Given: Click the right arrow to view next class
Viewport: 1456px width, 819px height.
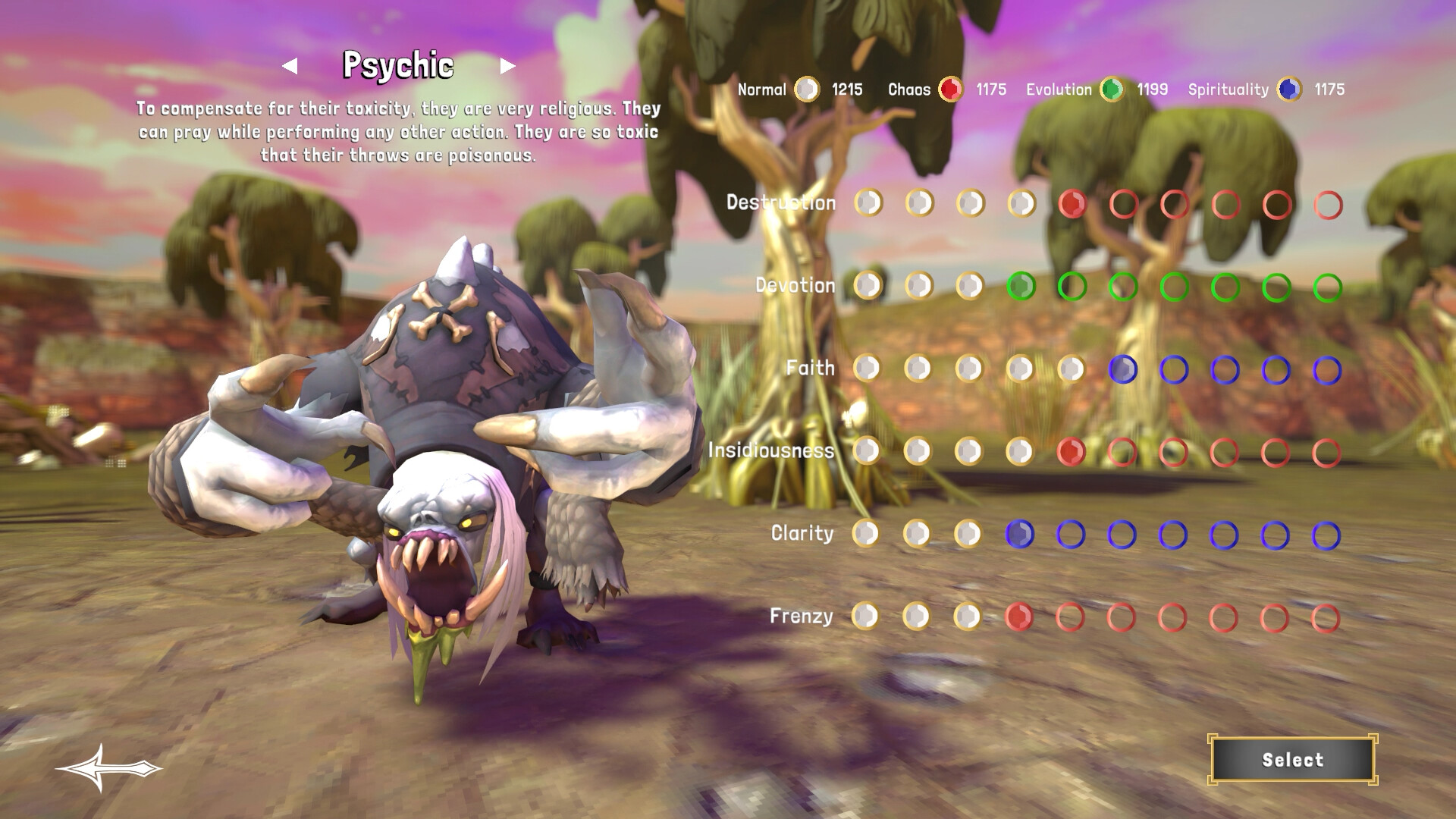Looking at the screenshot, I should (x=507, y=67).
